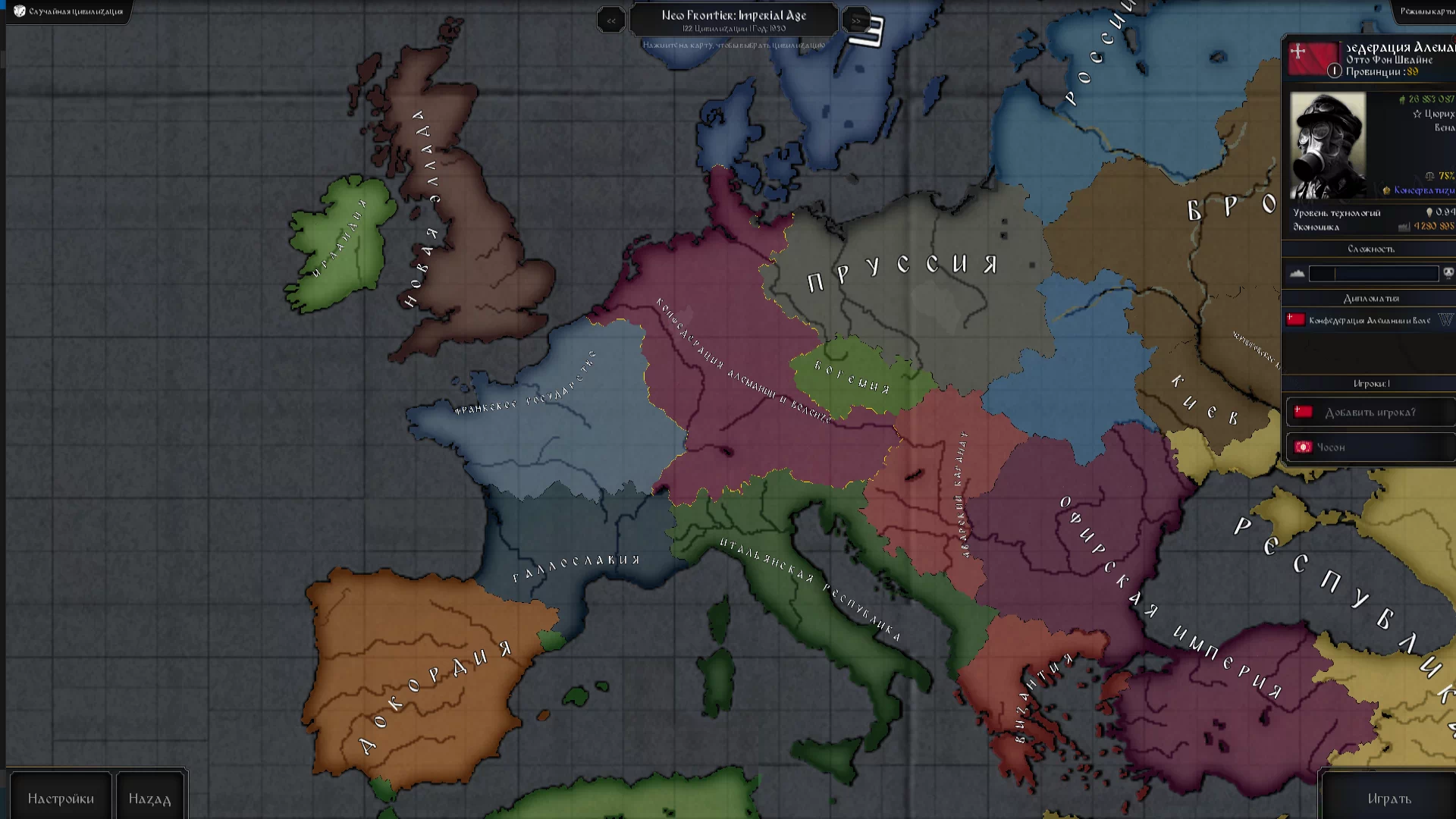Open Настройки settings
Viewport: 1456px width, 819px height.
coord(61,799)
